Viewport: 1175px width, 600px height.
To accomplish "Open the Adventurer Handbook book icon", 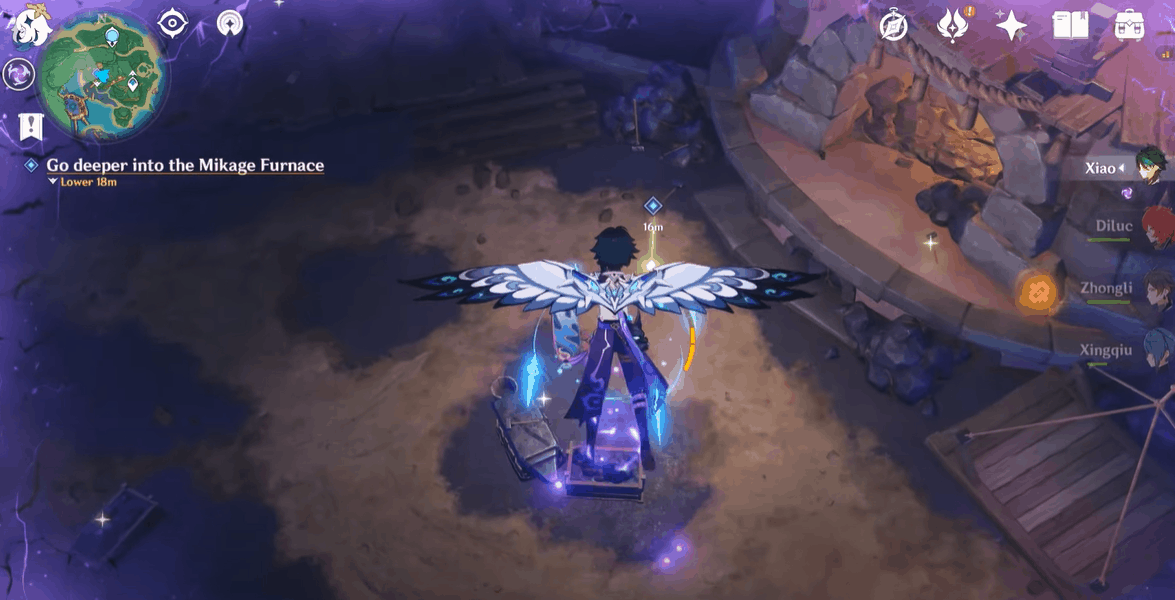I will pos(1070,26).
